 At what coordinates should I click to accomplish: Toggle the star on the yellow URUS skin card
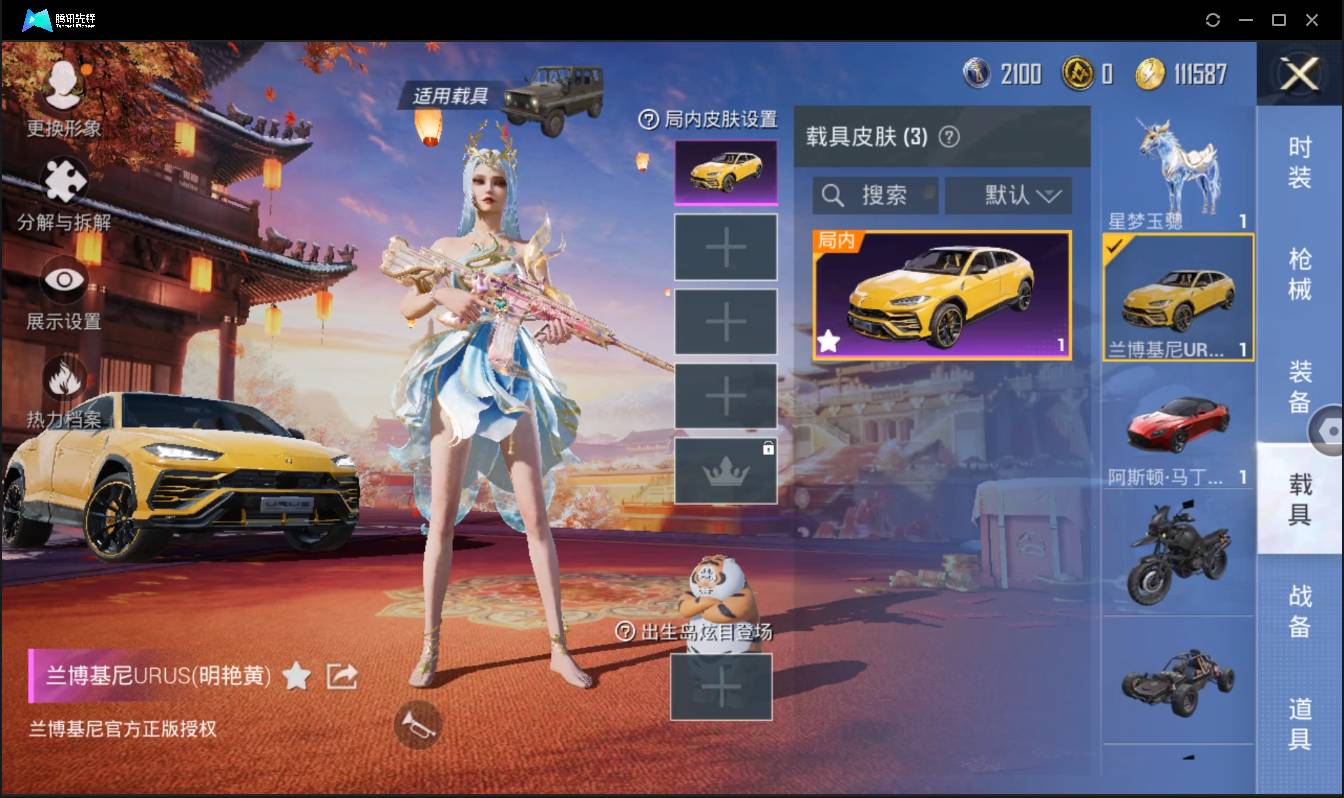(829, 342)
